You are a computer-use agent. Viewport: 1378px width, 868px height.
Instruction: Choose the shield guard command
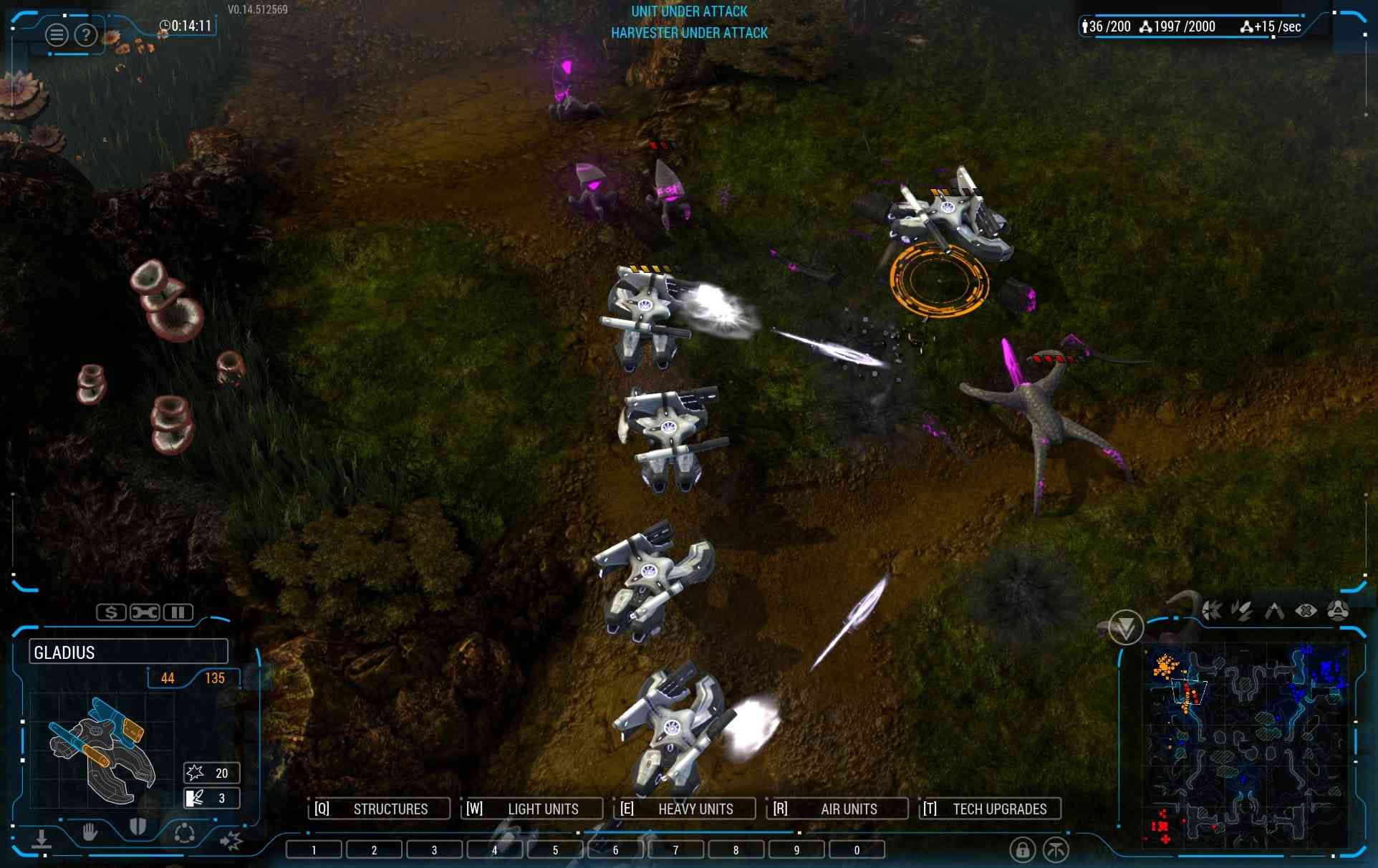tap(138, 829)
